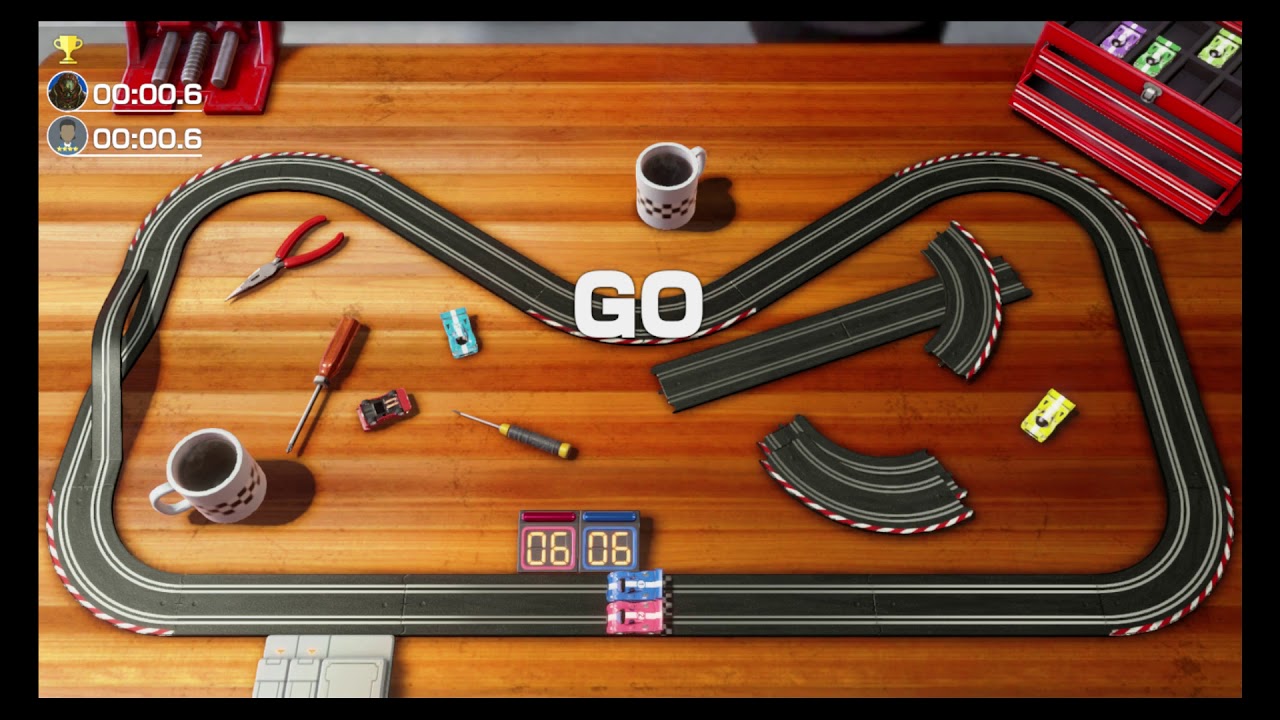Click the coffee mug on the left
The image size is (1280, 720).
pos(212,477)
